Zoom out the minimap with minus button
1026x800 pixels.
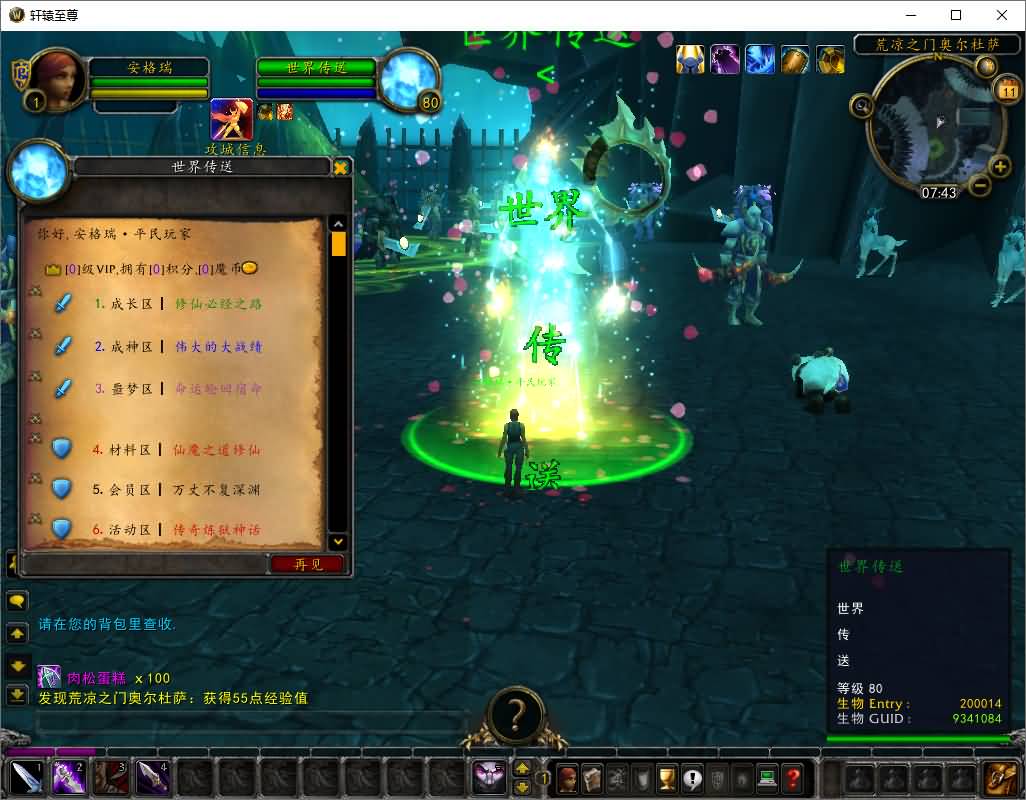(980, 185)
